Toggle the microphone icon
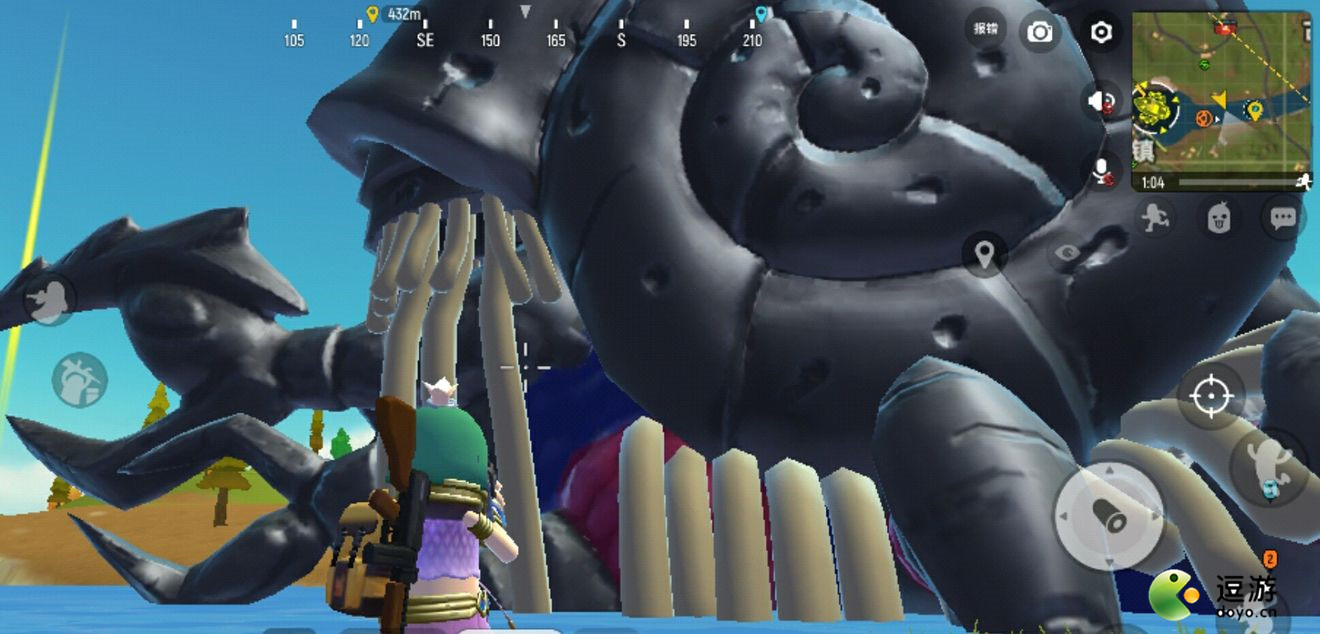The image size is (1320, 634). [x=1103, y=171]
